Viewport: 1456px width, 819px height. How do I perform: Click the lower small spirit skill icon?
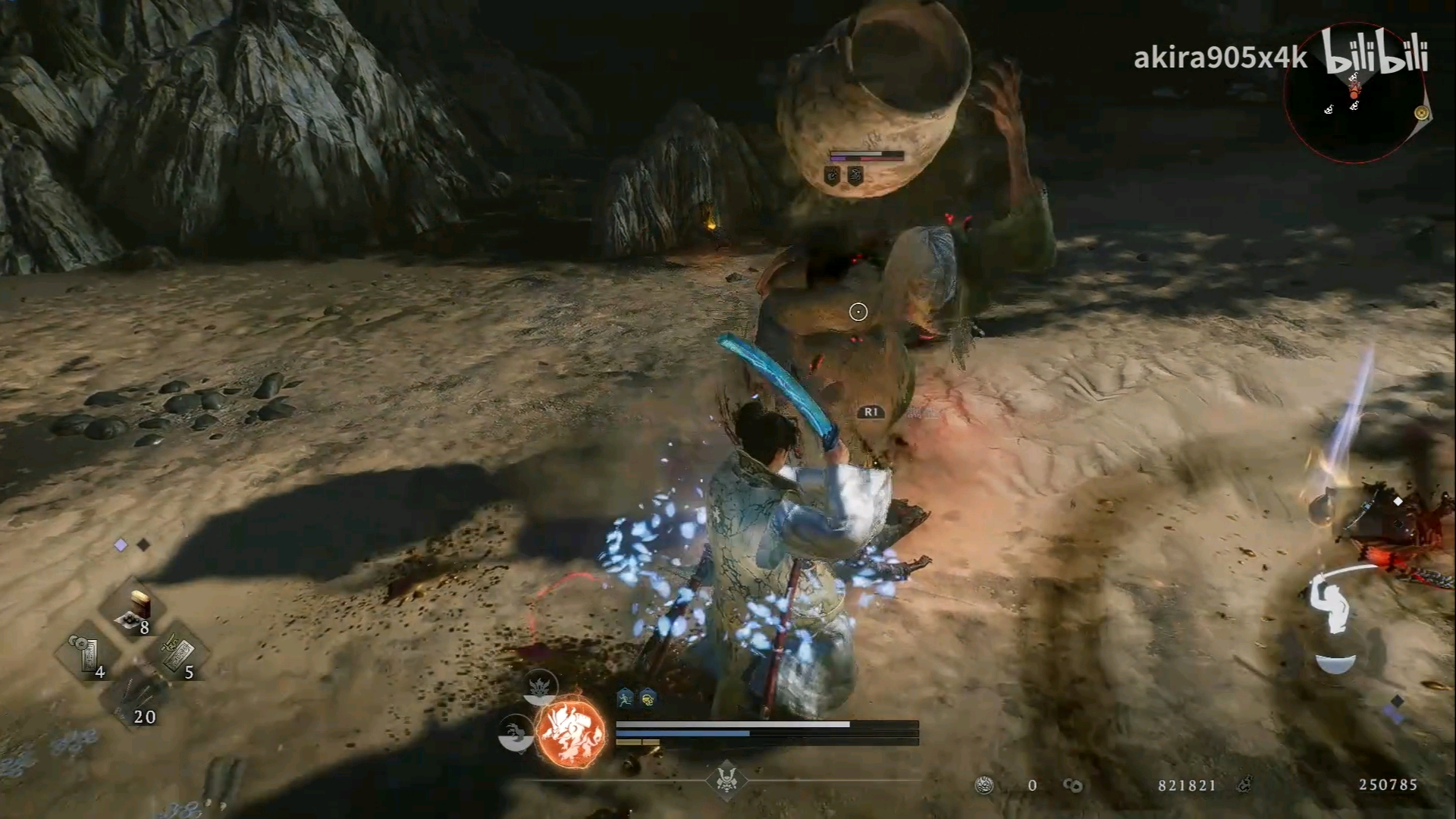[515, 735]
